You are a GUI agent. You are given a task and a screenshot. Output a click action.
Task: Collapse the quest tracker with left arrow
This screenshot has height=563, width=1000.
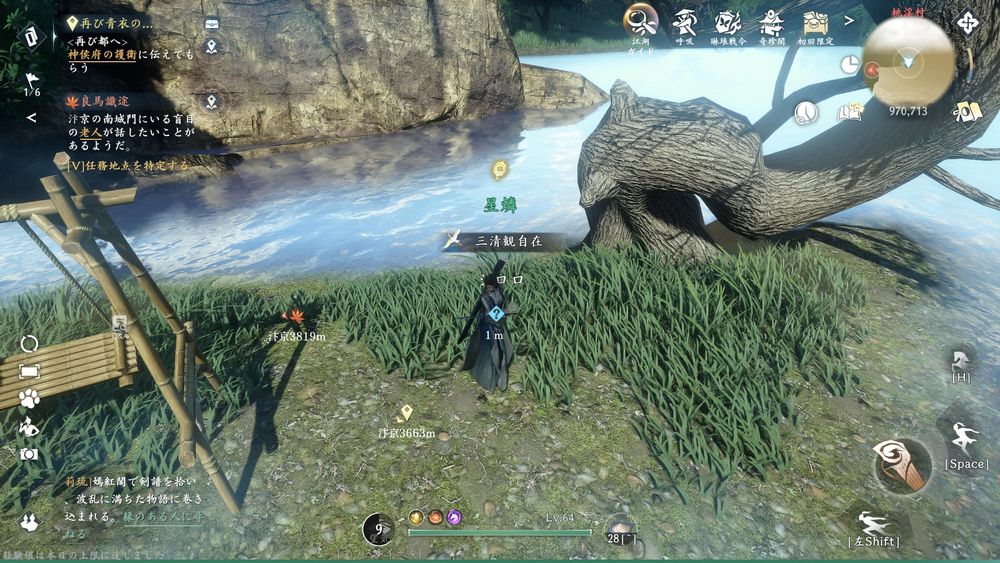click(31, 118)
